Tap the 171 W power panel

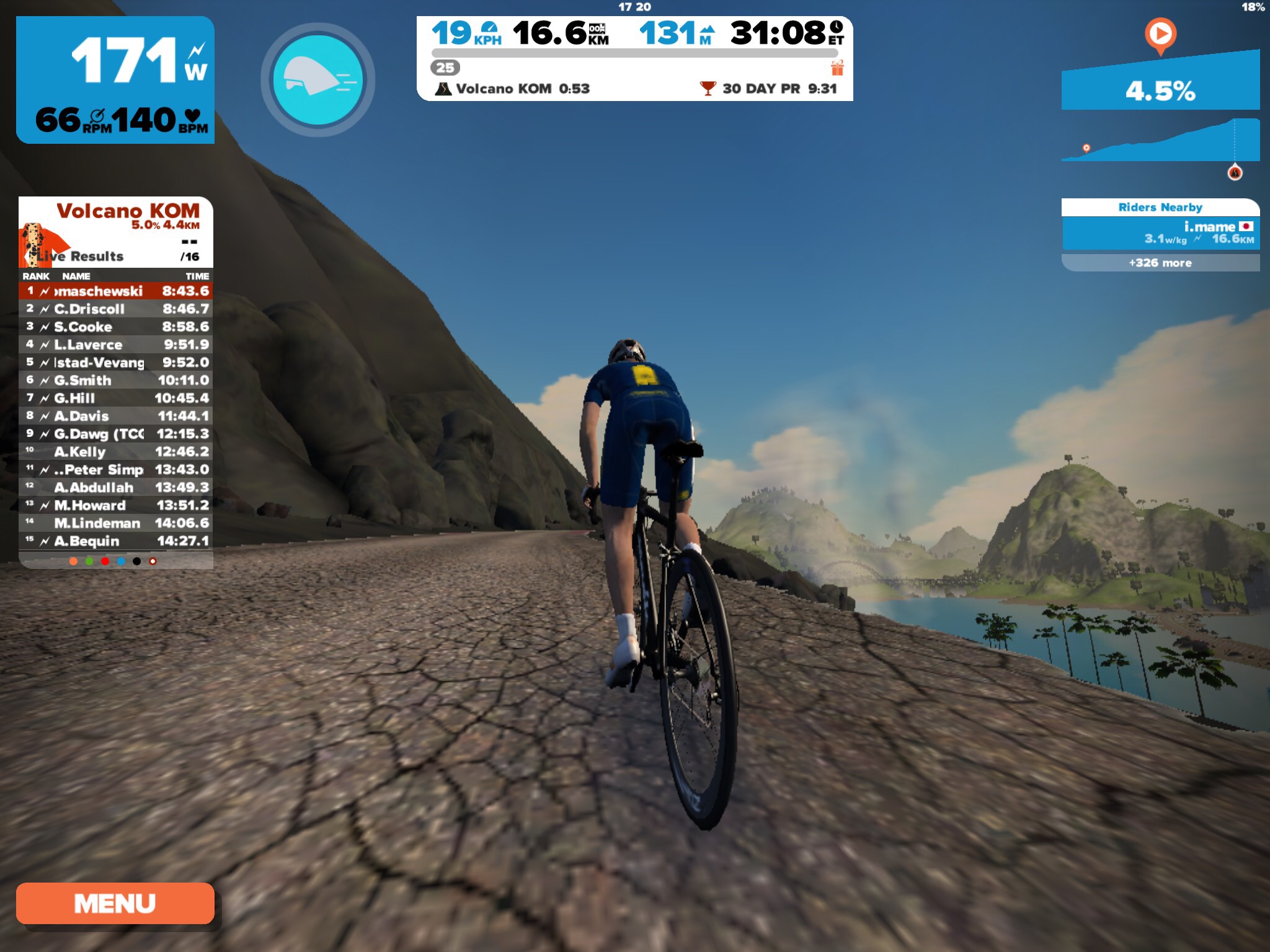115,80
